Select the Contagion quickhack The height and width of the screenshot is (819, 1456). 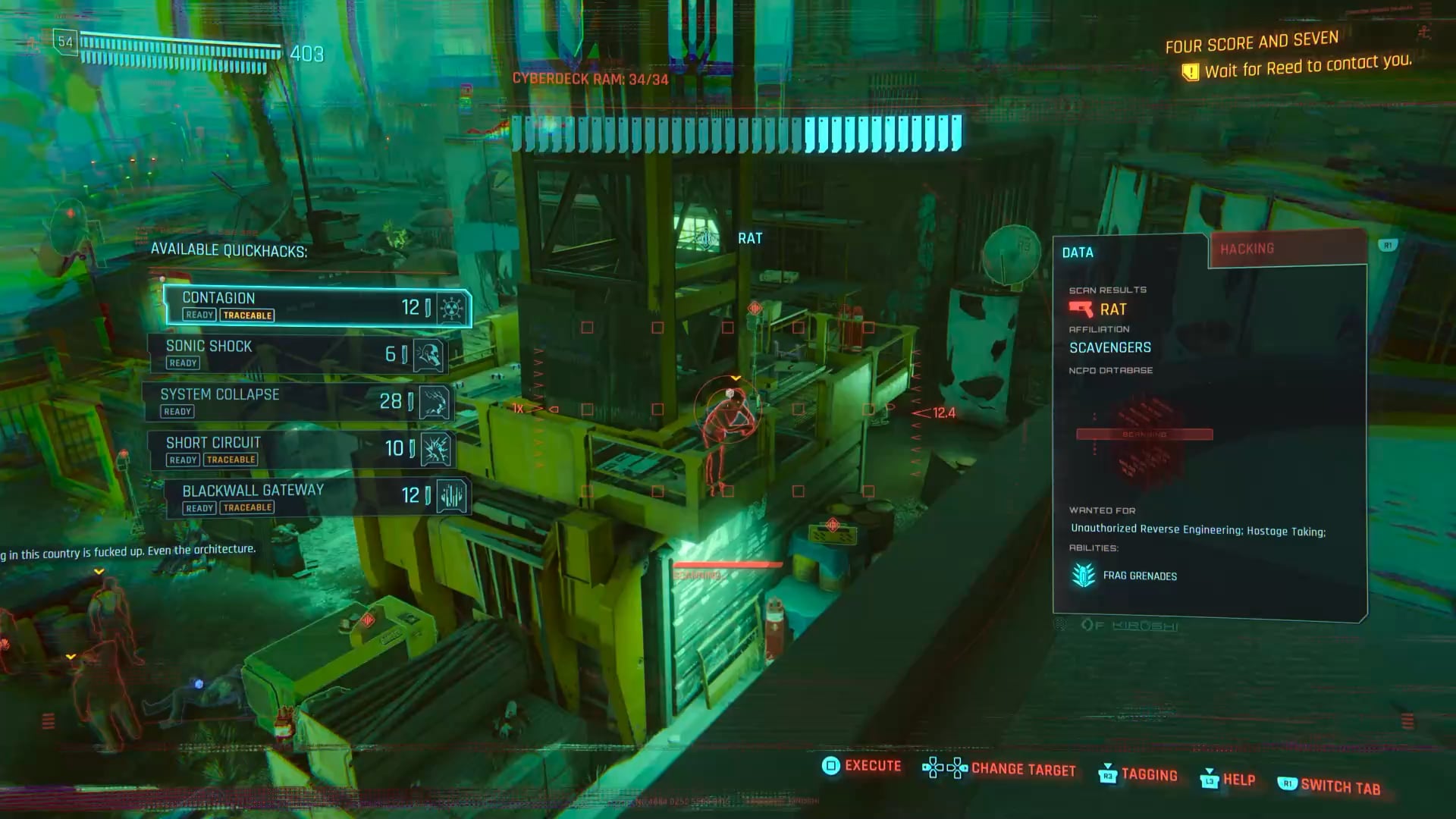(317, 306)
